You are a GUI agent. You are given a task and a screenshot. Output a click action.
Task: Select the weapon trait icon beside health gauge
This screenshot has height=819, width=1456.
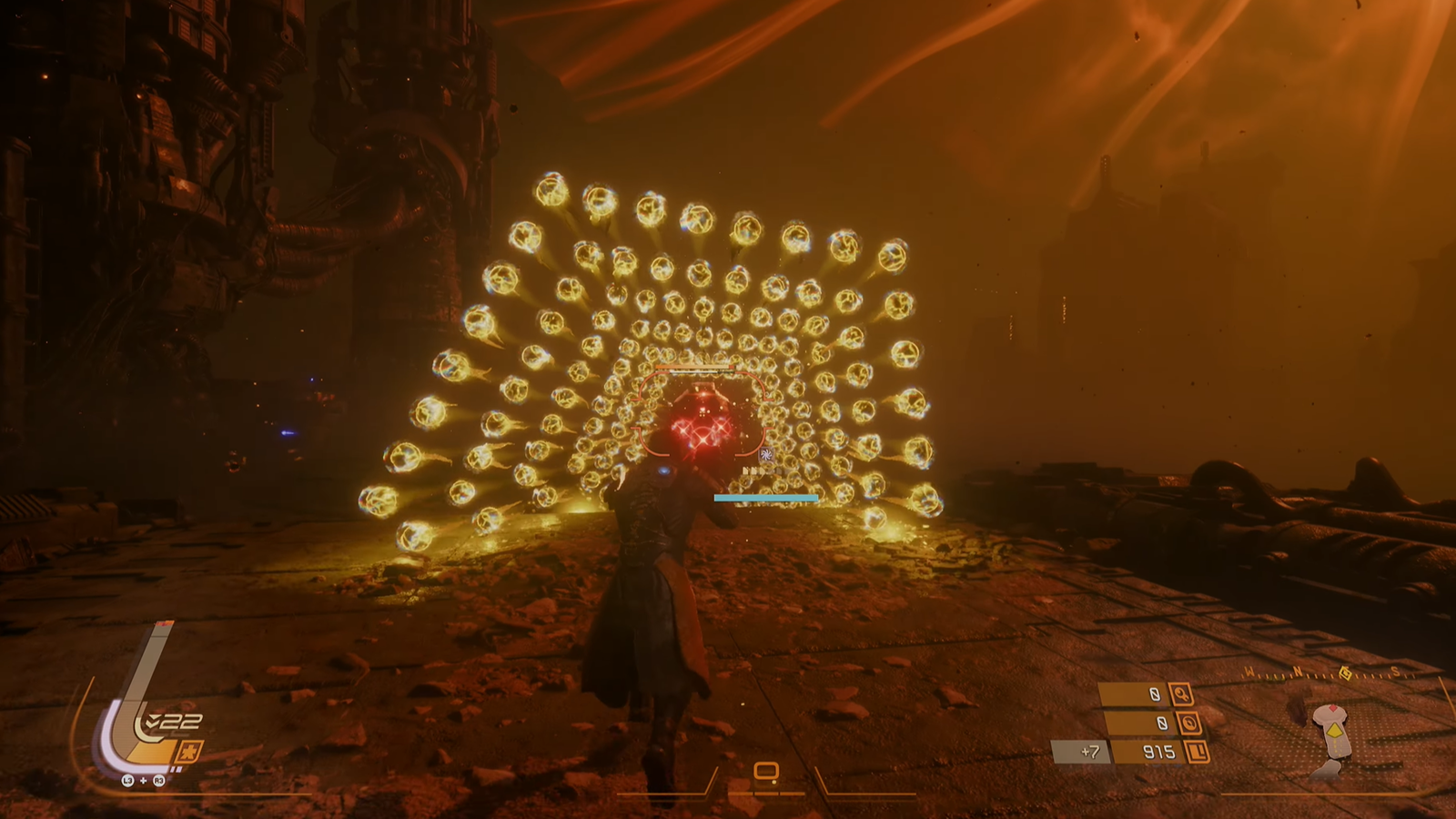pos(188,753)
